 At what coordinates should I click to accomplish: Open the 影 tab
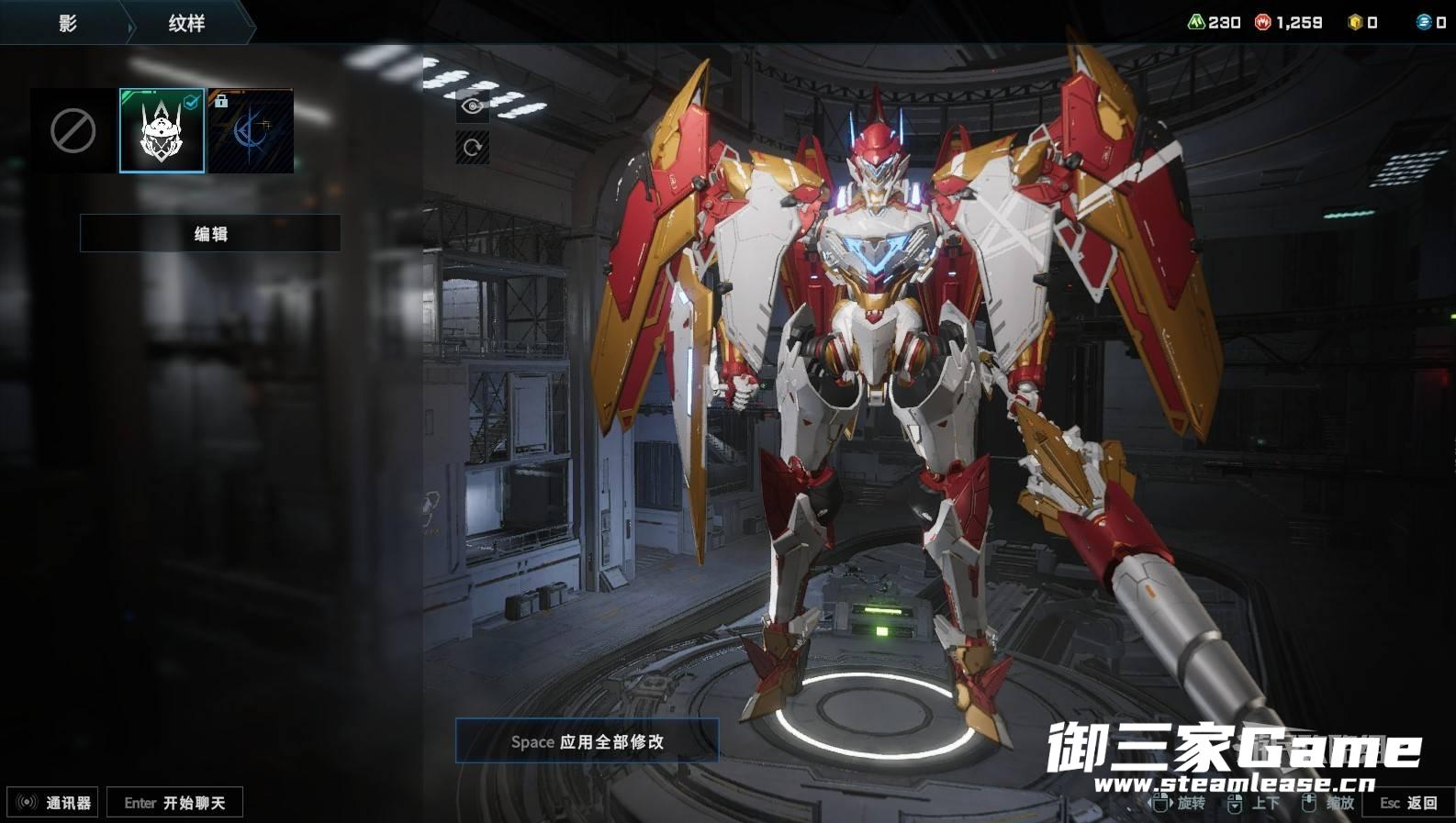pos(67,23)
